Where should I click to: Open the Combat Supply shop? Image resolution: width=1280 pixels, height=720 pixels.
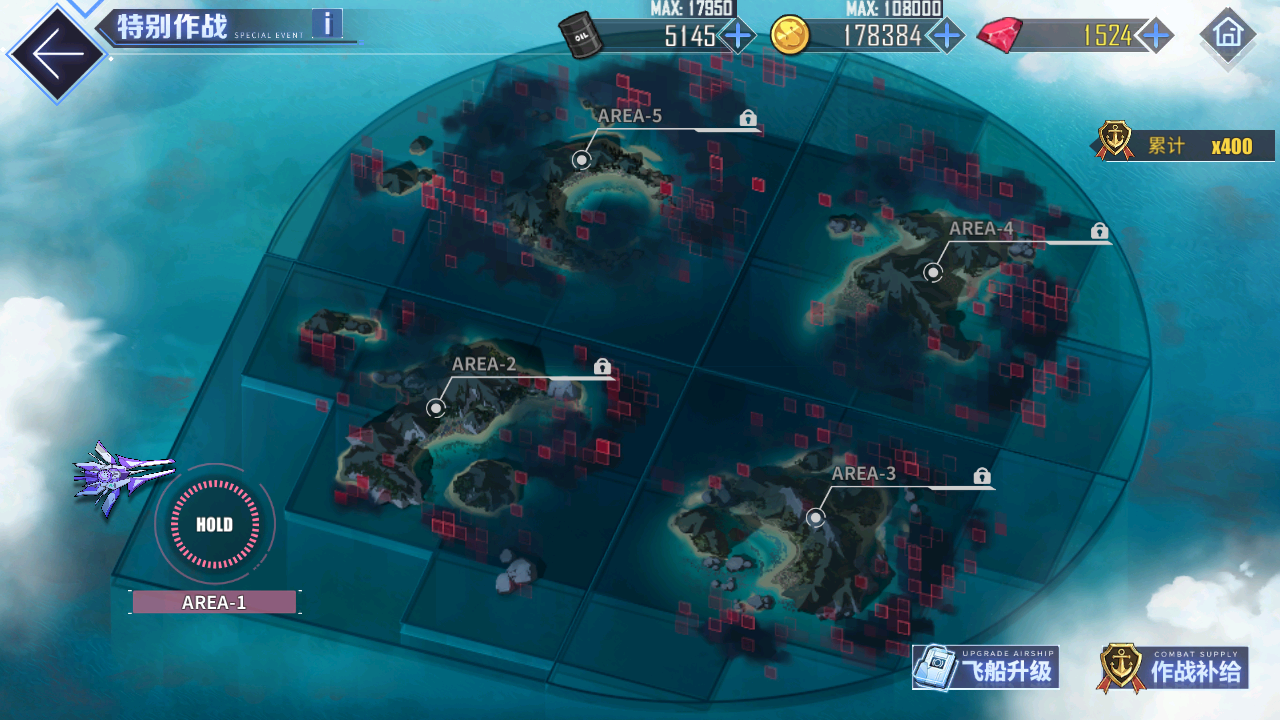tap(1173, 668)
